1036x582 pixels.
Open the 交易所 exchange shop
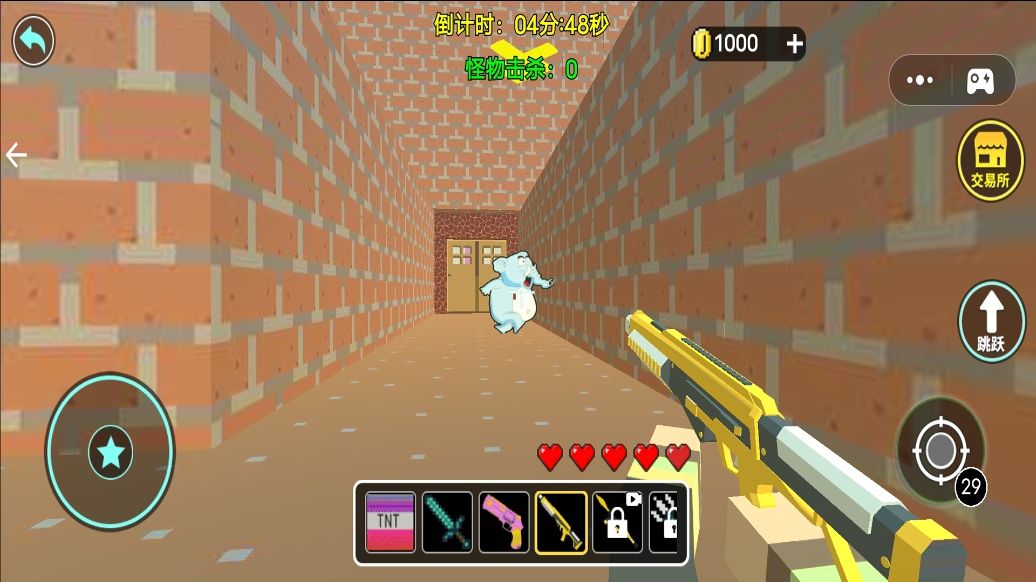(990, 161)
